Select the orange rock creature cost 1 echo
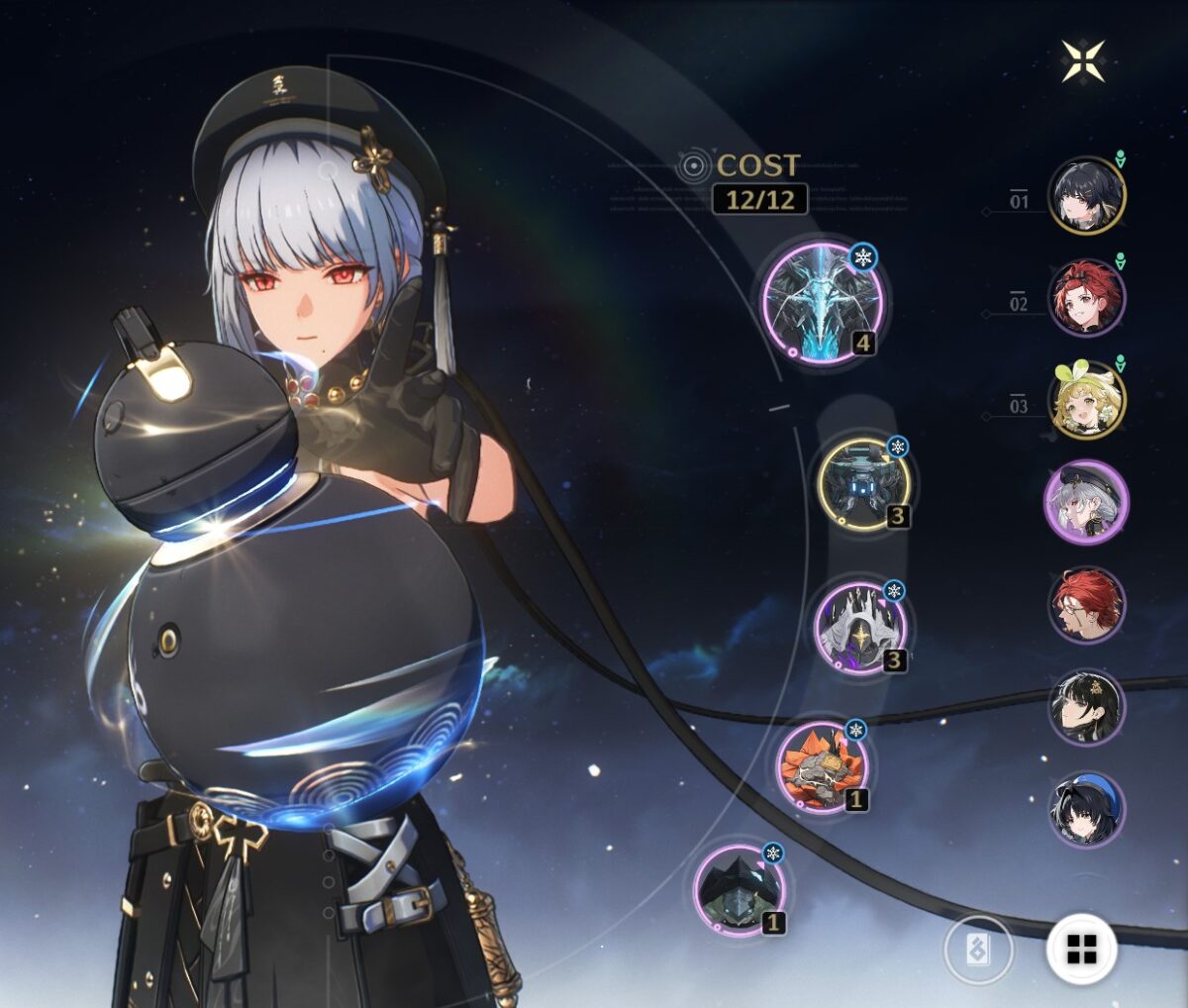Image resolution: width=1188 pixels, height=1008 pixels. 822,765
